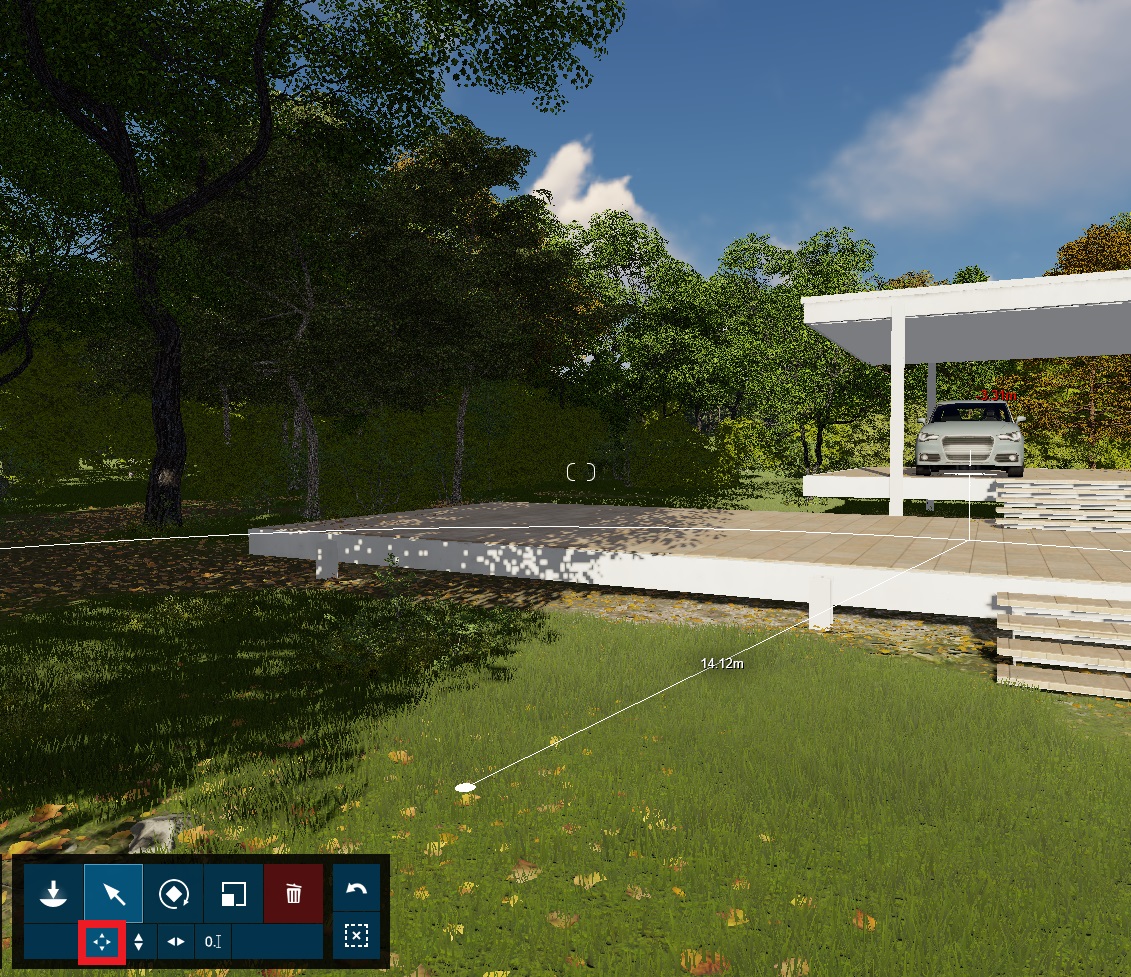
Task: Choose the horizontal left-right move option
Action: pyautogui.click(x=176, y=942)
